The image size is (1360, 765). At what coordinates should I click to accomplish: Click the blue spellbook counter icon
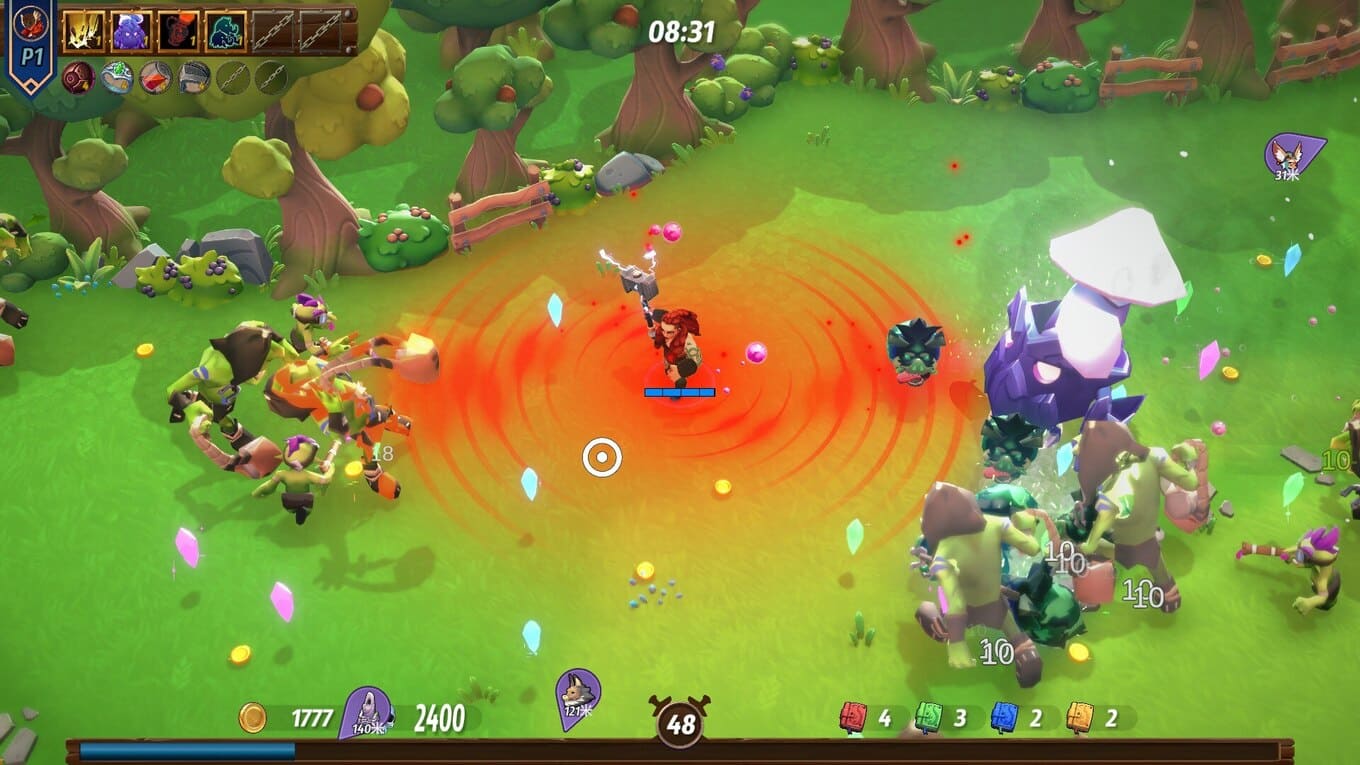[1004, 717]
